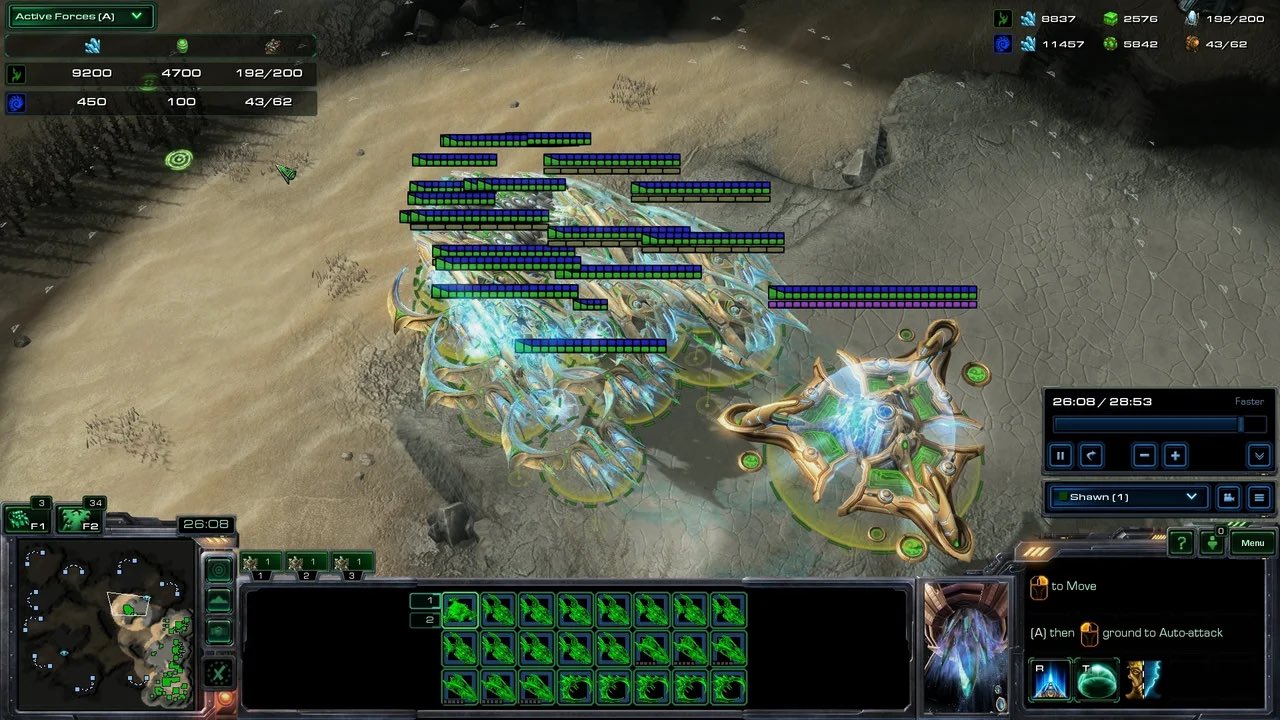This screenshot has width=1280, height=720.
Task: Pause the replay playback
Action: pos(1063,456)
